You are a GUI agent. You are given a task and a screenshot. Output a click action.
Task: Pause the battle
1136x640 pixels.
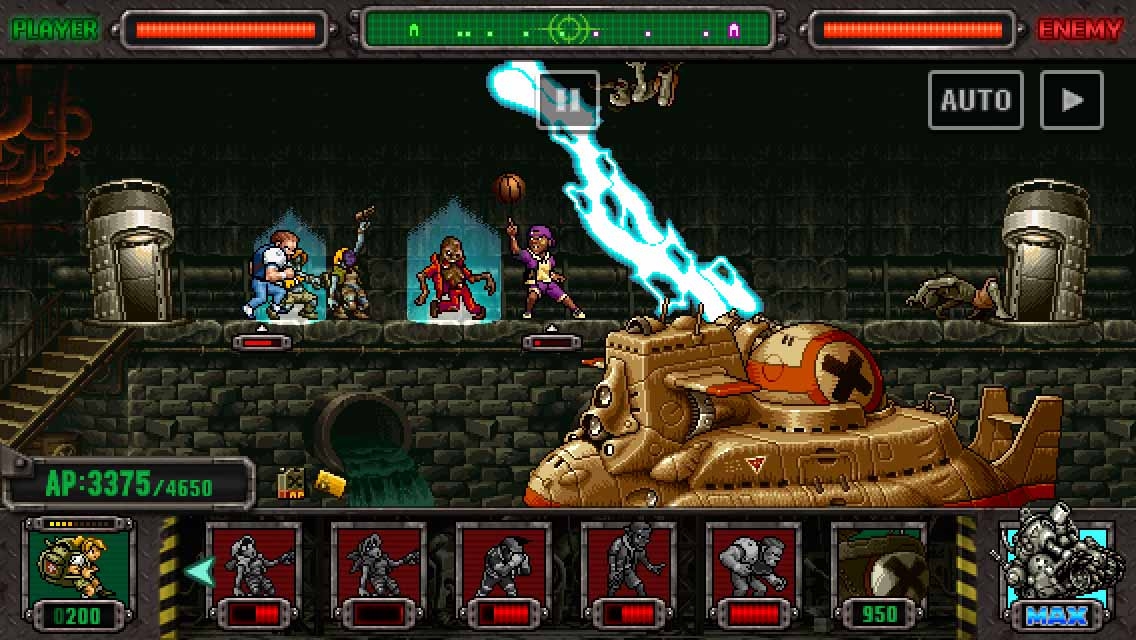pyautogui.click(x=568, y=100)
